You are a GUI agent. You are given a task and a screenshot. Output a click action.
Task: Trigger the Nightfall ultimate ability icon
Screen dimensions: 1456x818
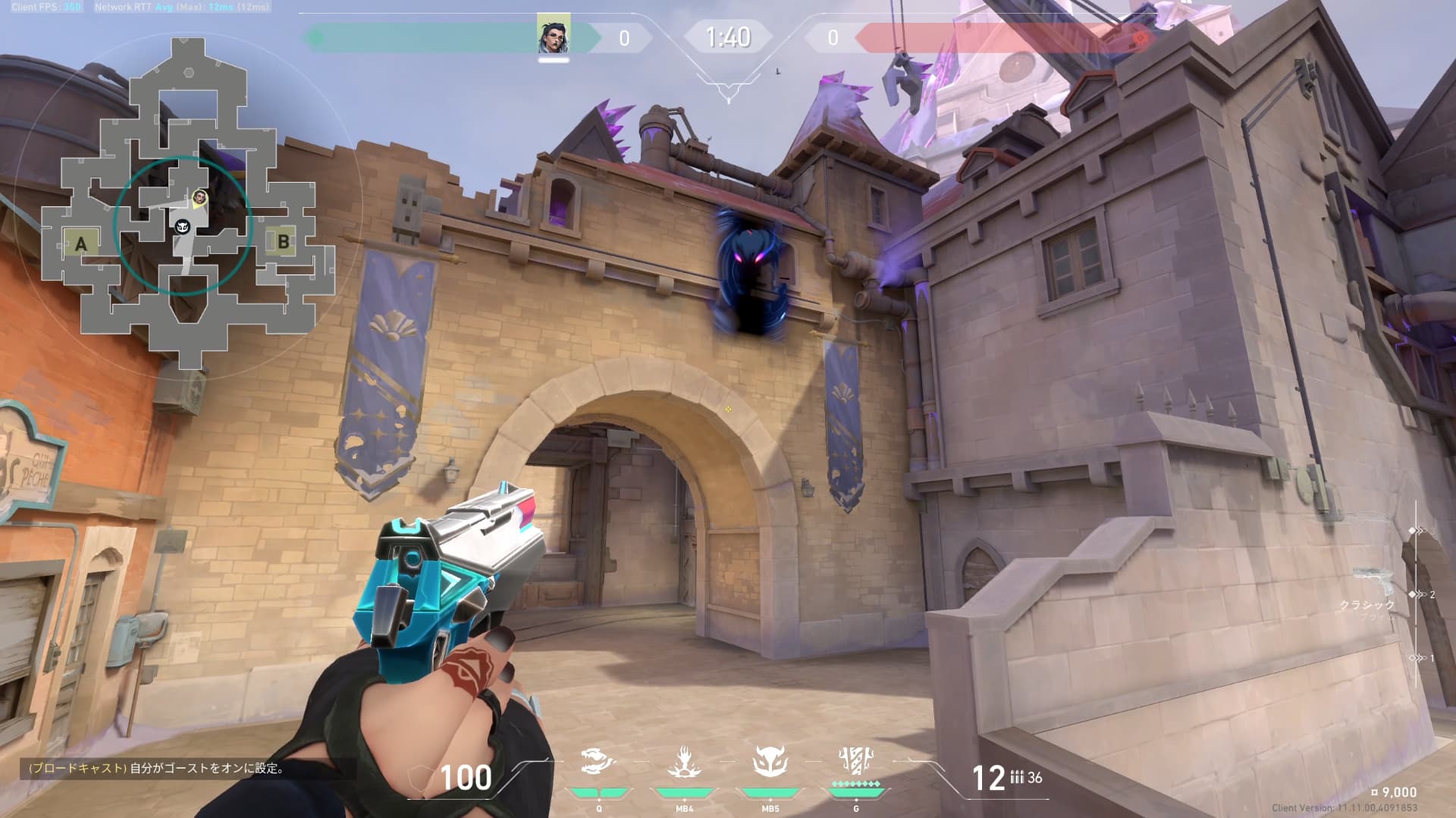pos(856,761)
